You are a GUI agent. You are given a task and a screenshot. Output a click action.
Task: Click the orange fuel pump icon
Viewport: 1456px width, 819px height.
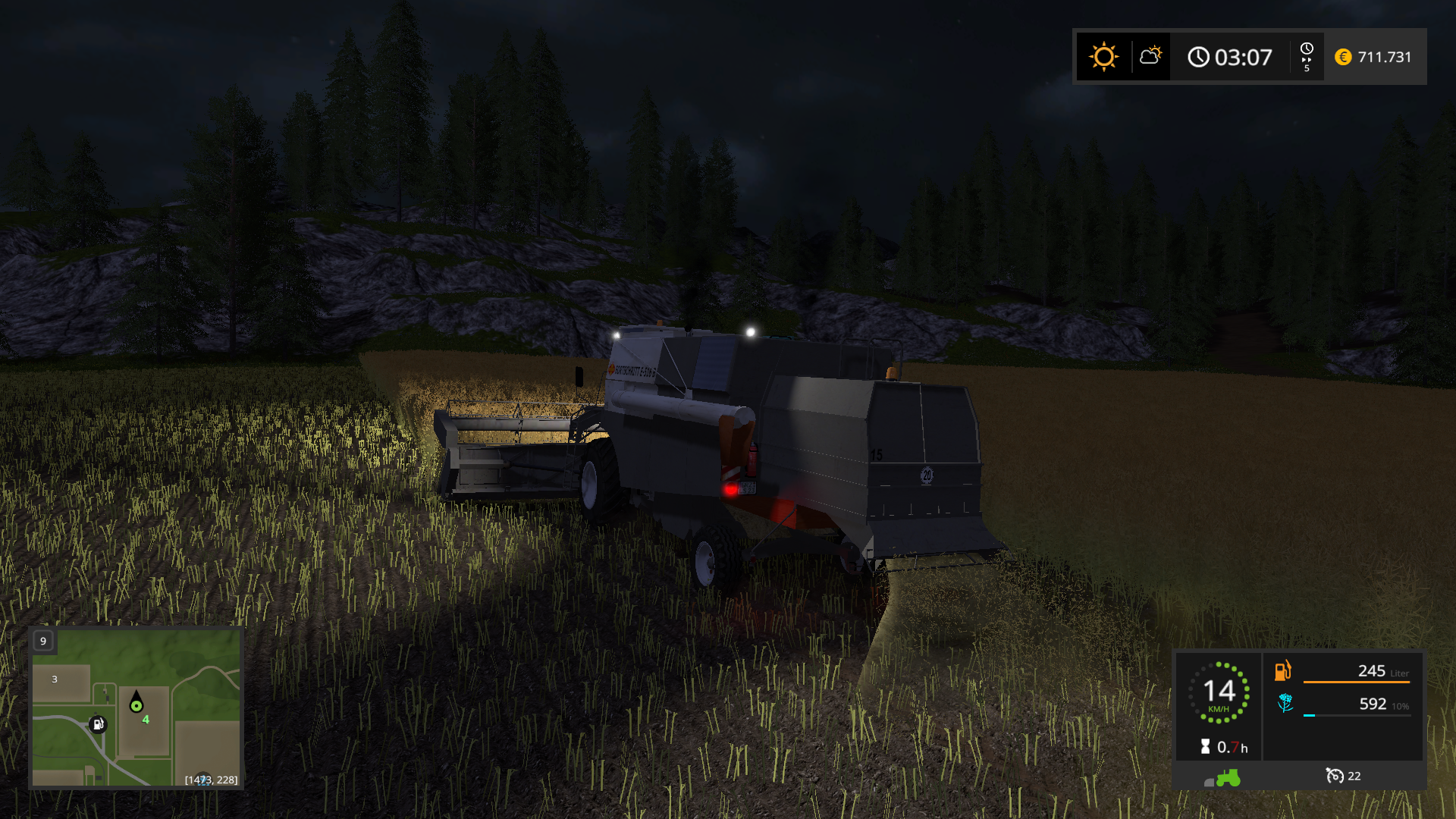coord(1283,671)
